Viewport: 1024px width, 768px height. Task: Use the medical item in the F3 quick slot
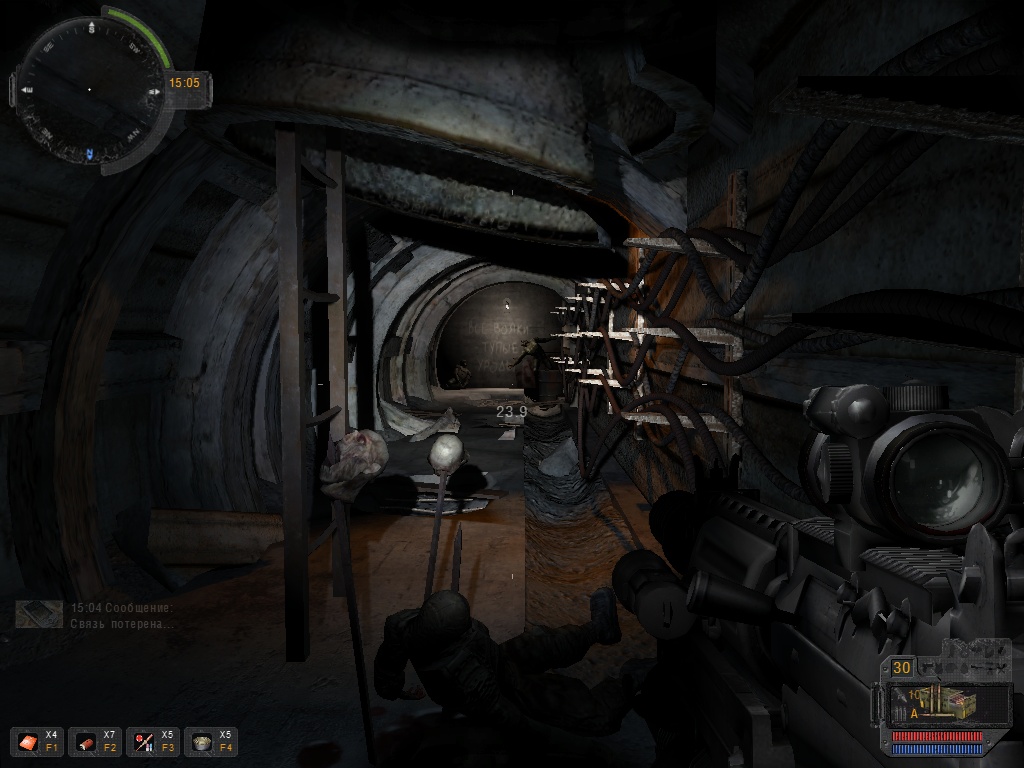(144, 742)
